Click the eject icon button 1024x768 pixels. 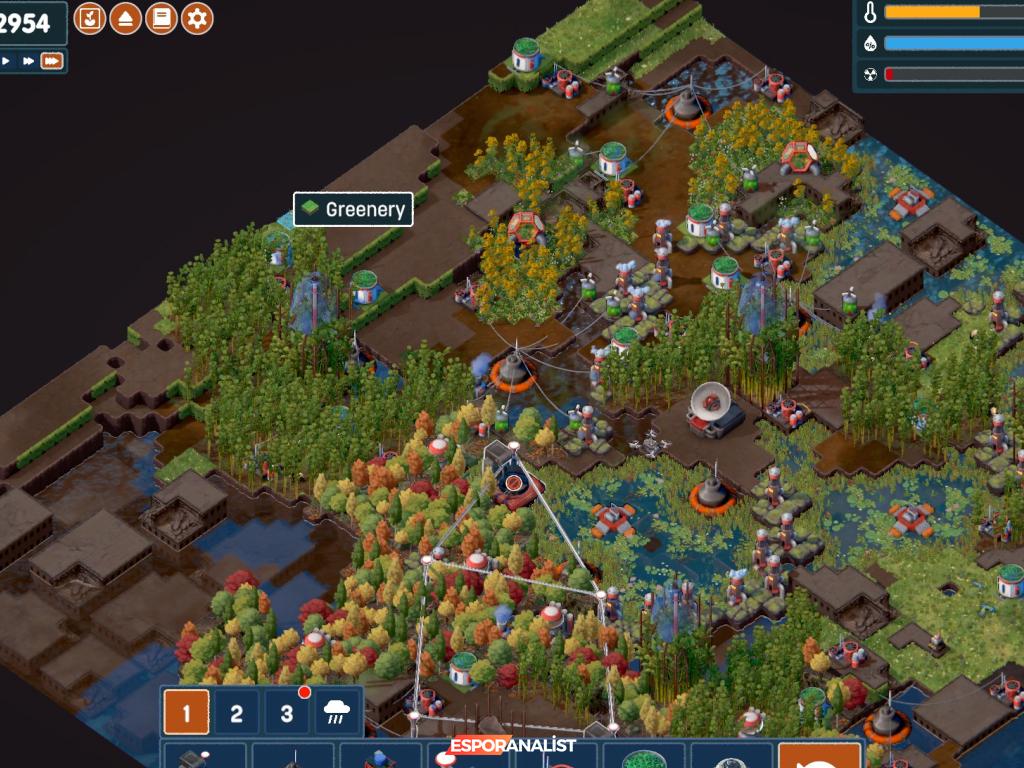125,18
